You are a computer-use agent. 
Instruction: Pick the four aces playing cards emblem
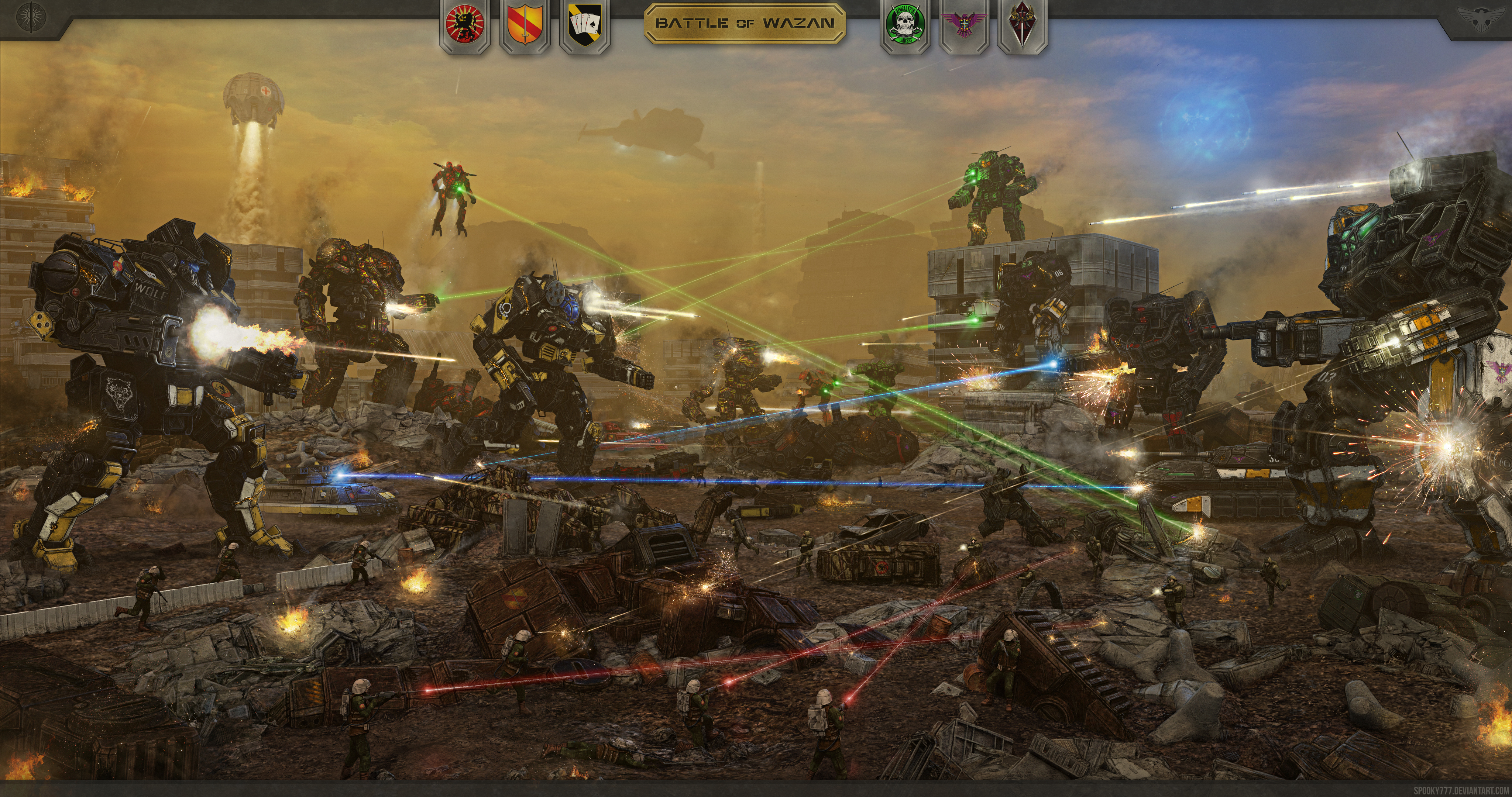coord(585,27)
